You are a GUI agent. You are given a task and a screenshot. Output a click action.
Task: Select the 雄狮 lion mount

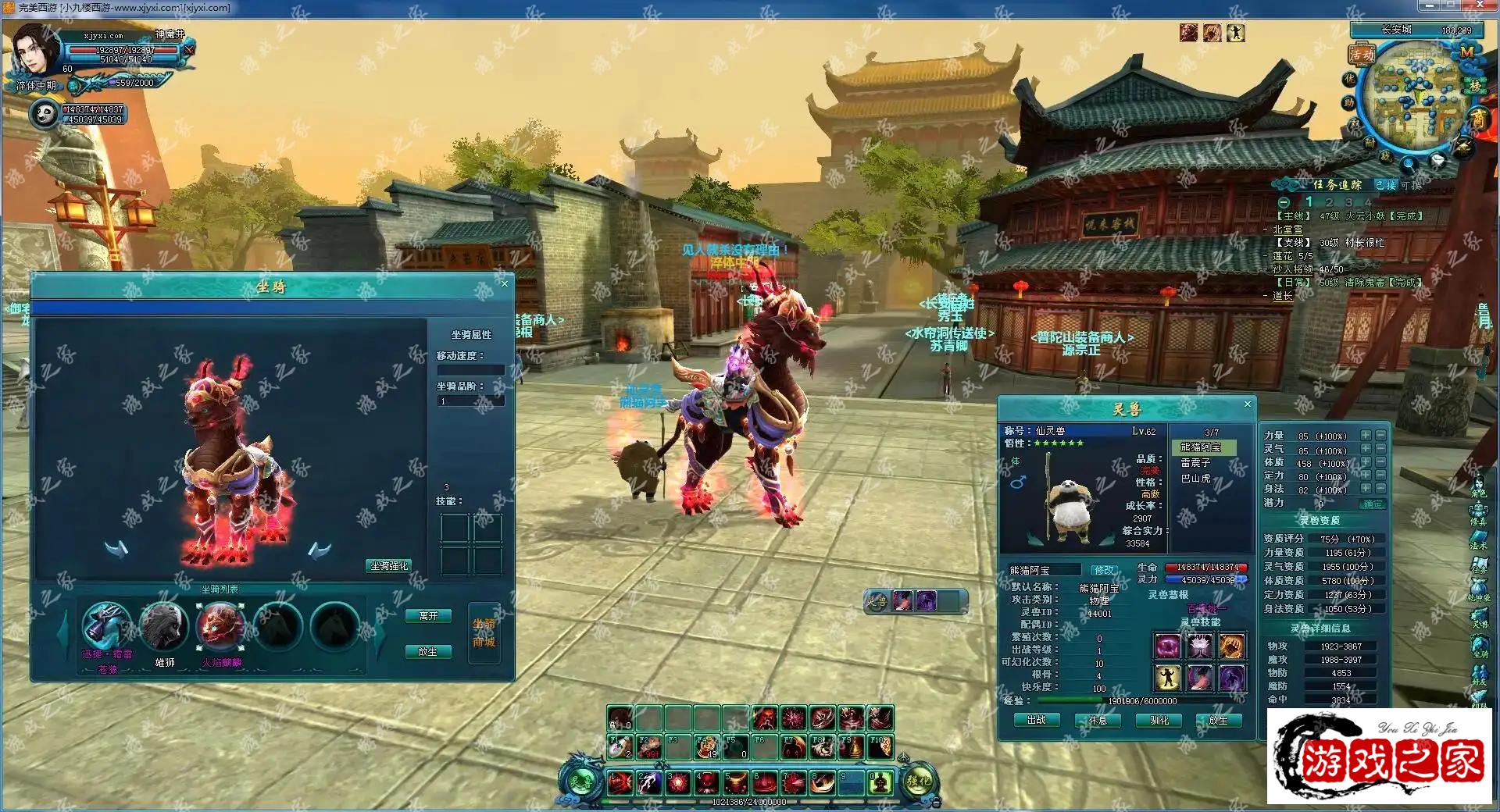[x=164, y=626]
